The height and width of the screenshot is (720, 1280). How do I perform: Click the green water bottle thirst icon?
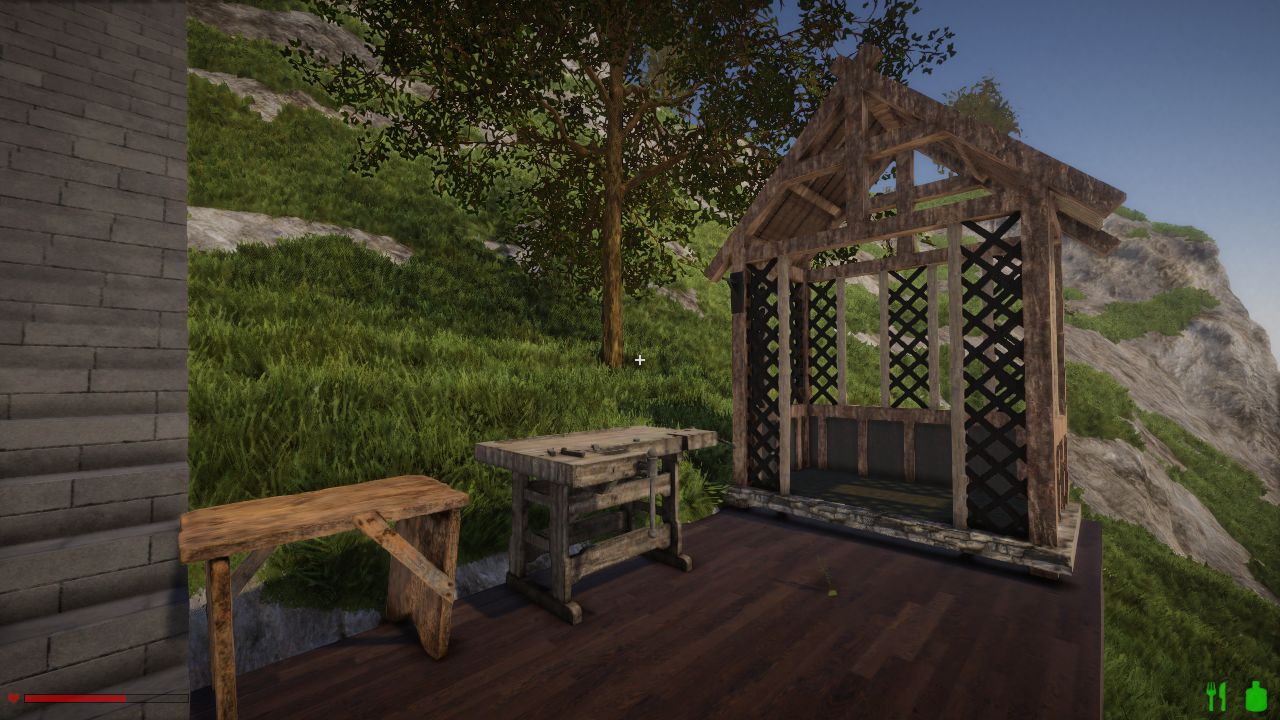point(1256,696)
